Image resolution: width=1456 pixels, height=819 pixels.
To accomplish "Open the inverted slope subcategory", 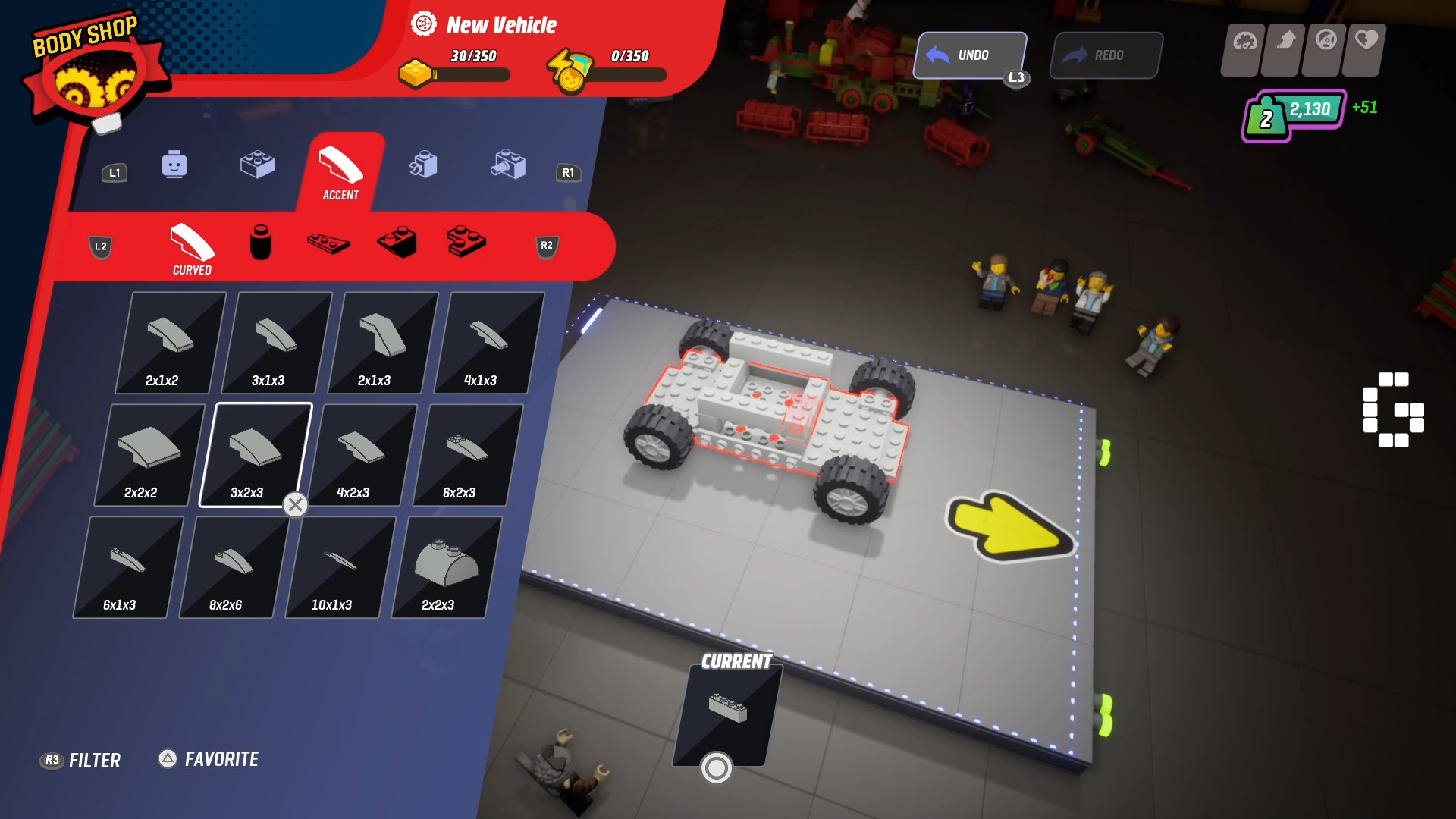I will tap(397, 243).
